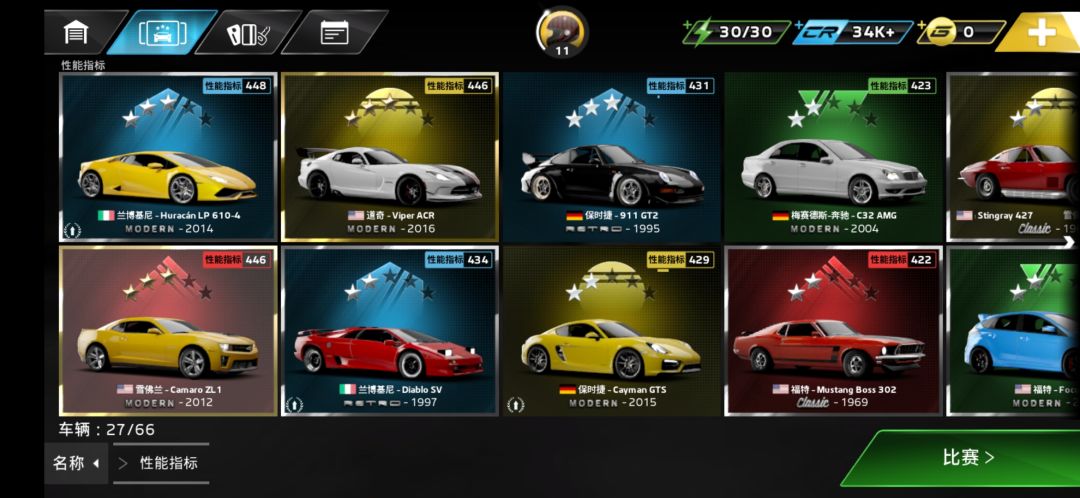Image resolution: width=1080 pixels, height=498 pixels.
Task: Tap the player level 11 badge
Action: pyautogui.click(x=562, y=32)
